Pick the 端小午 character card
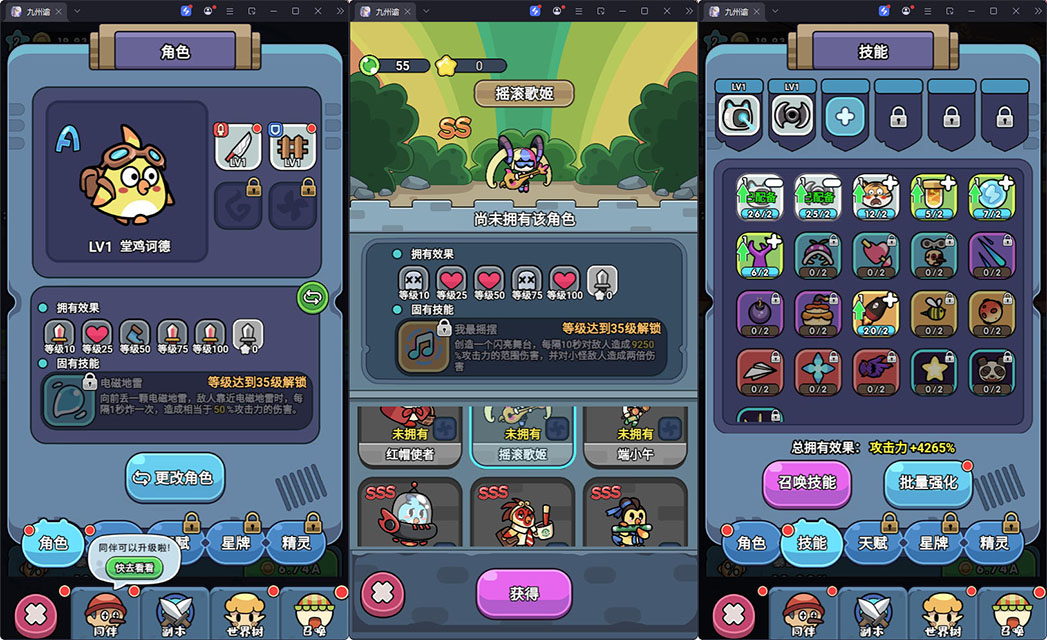1047x640 pixels. point(635,437)
